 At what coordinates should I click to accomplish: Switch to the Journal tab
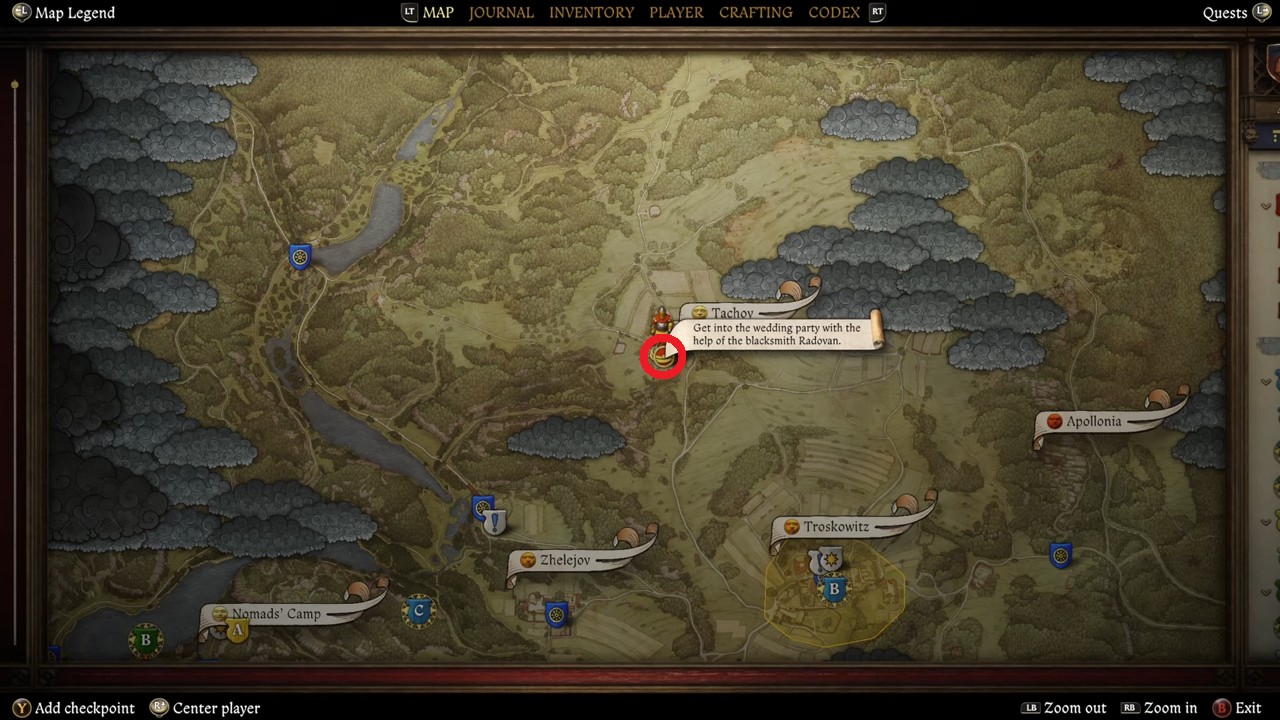pyautogui.click(x=501, y=13)
